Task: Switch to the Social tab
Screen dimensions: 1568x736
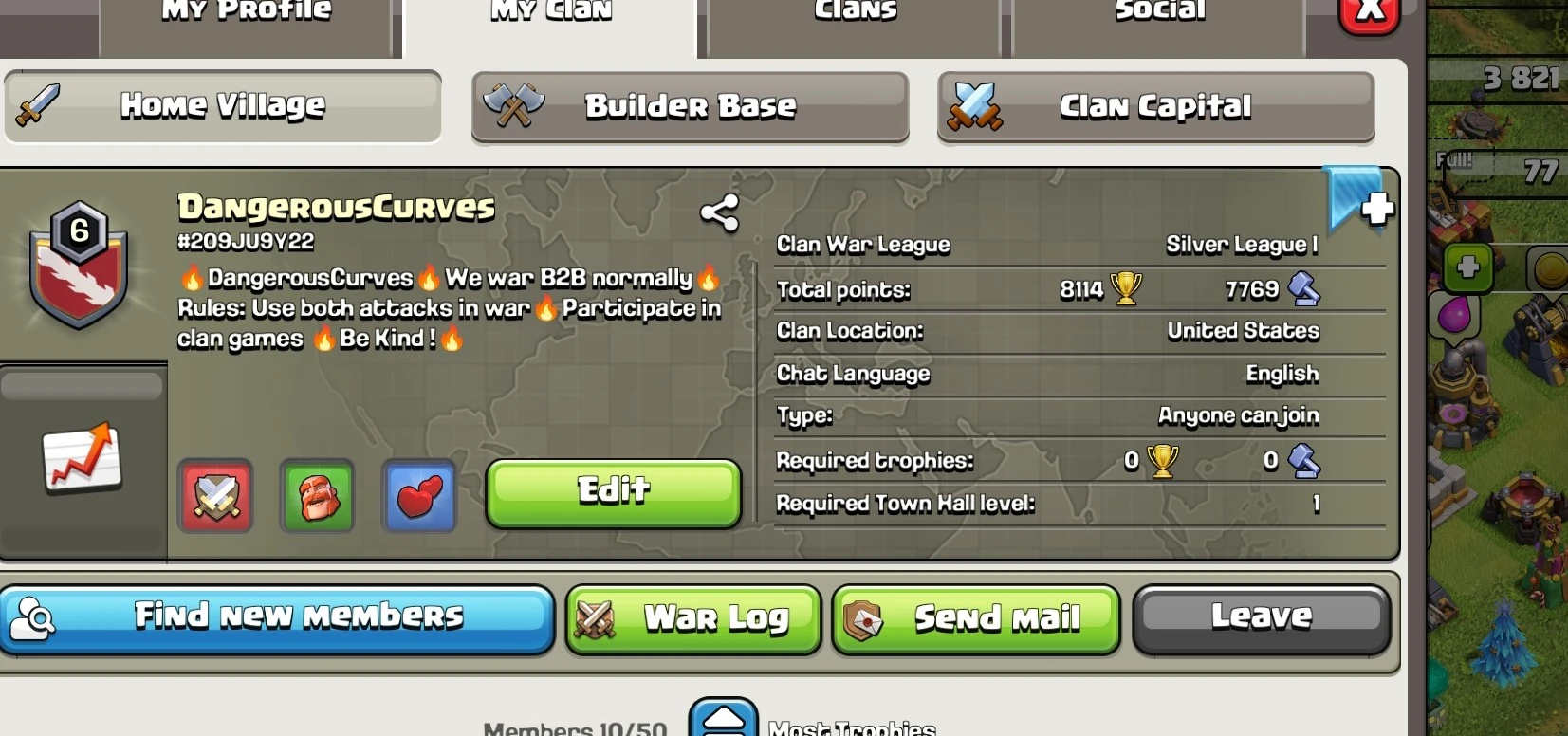Action: click(1159, 11)
